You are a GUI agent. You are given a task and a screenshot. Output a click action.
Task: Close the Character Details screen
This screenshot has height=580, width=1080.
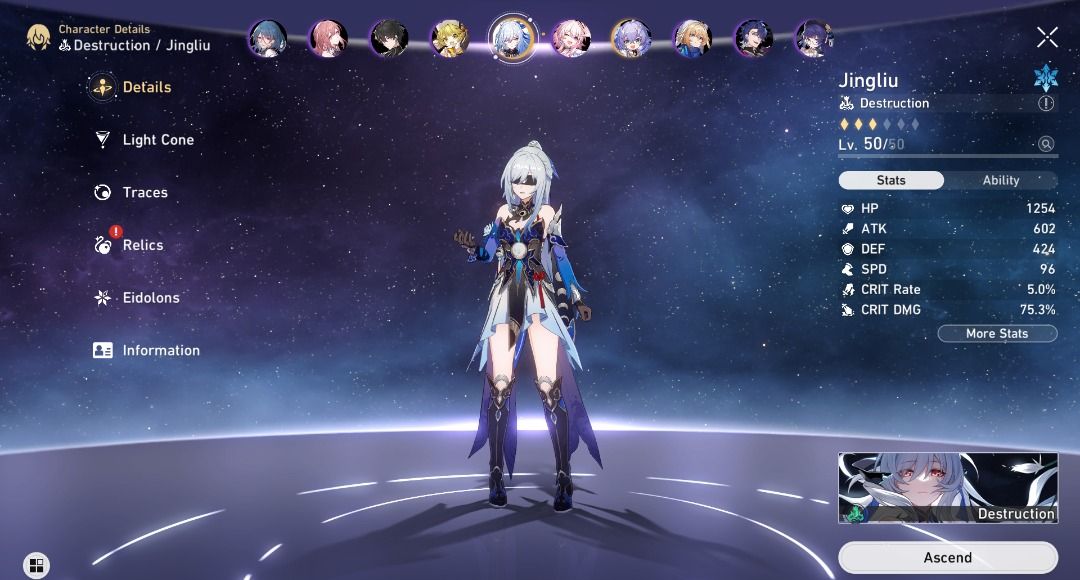(1047, 38)
